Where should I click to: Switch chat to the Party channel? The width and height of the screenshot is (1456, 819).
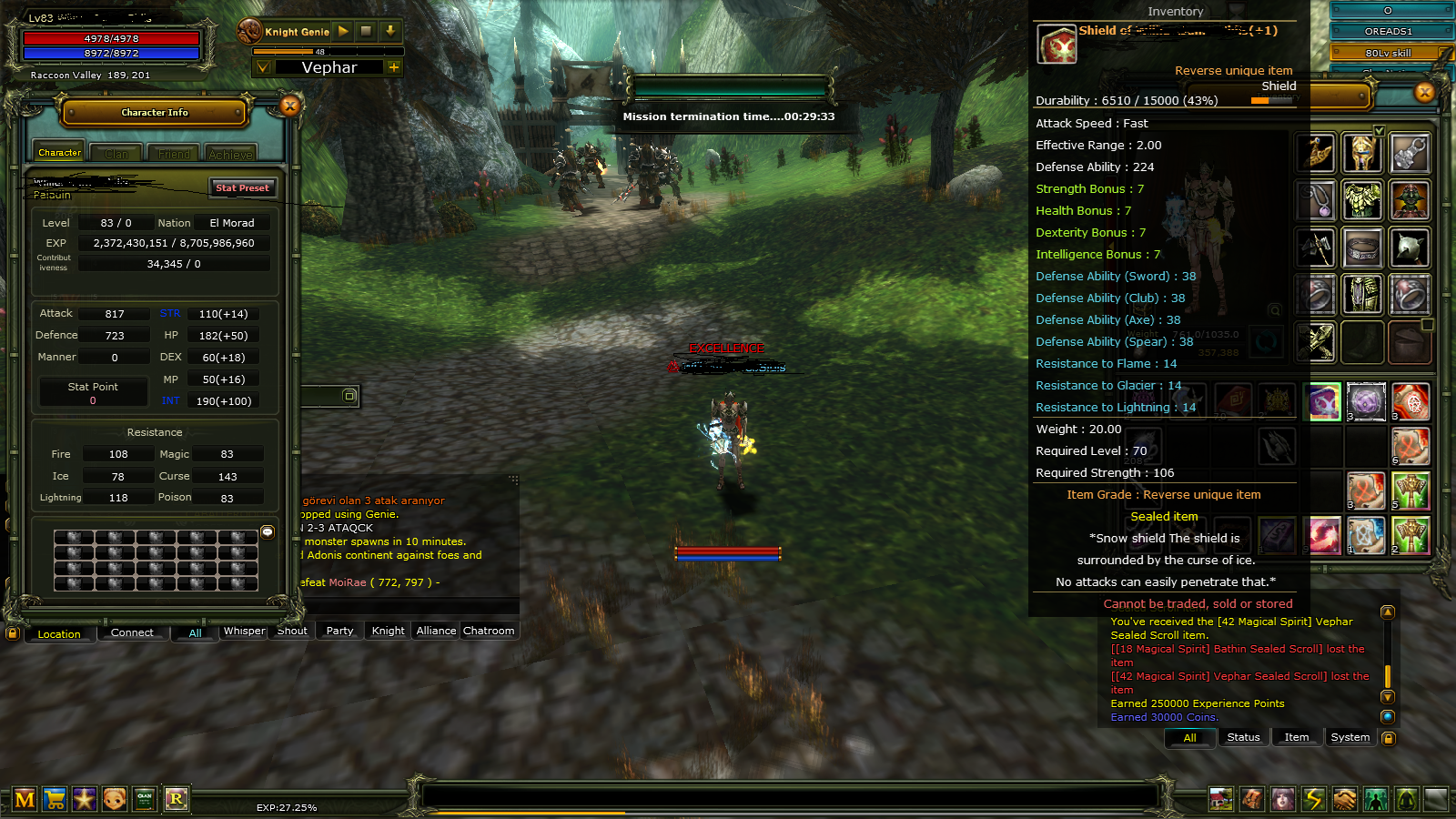click(339, 631)
